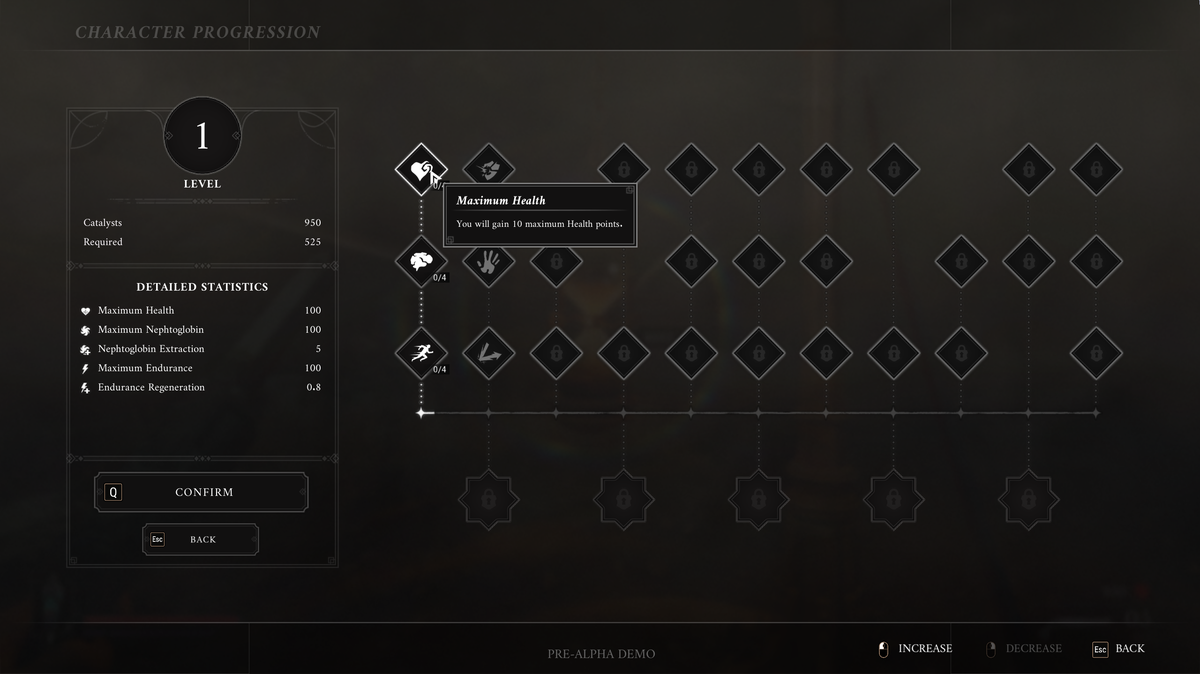This screenshot has height=674, width=1200.
Task: Click Back in the bottom-right footer
Action: coord(1119,649)
